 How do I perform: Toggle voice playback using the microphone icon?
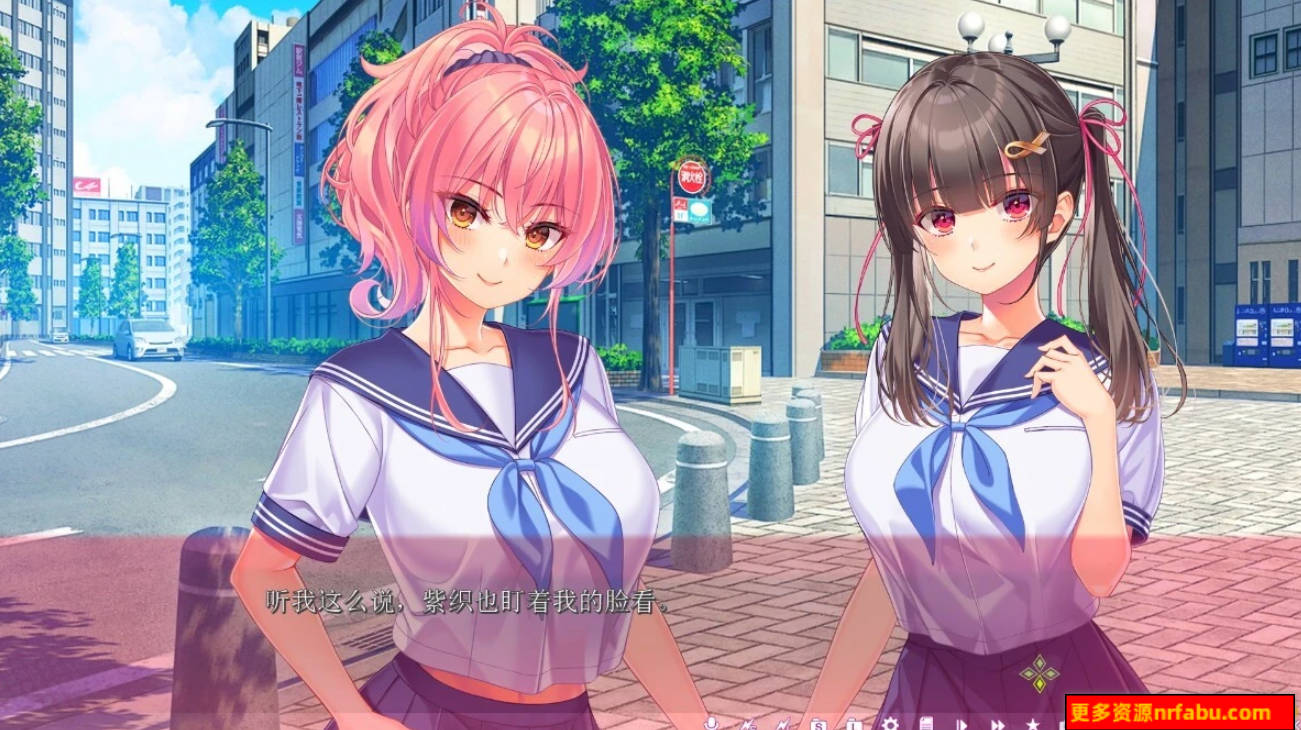711,722
